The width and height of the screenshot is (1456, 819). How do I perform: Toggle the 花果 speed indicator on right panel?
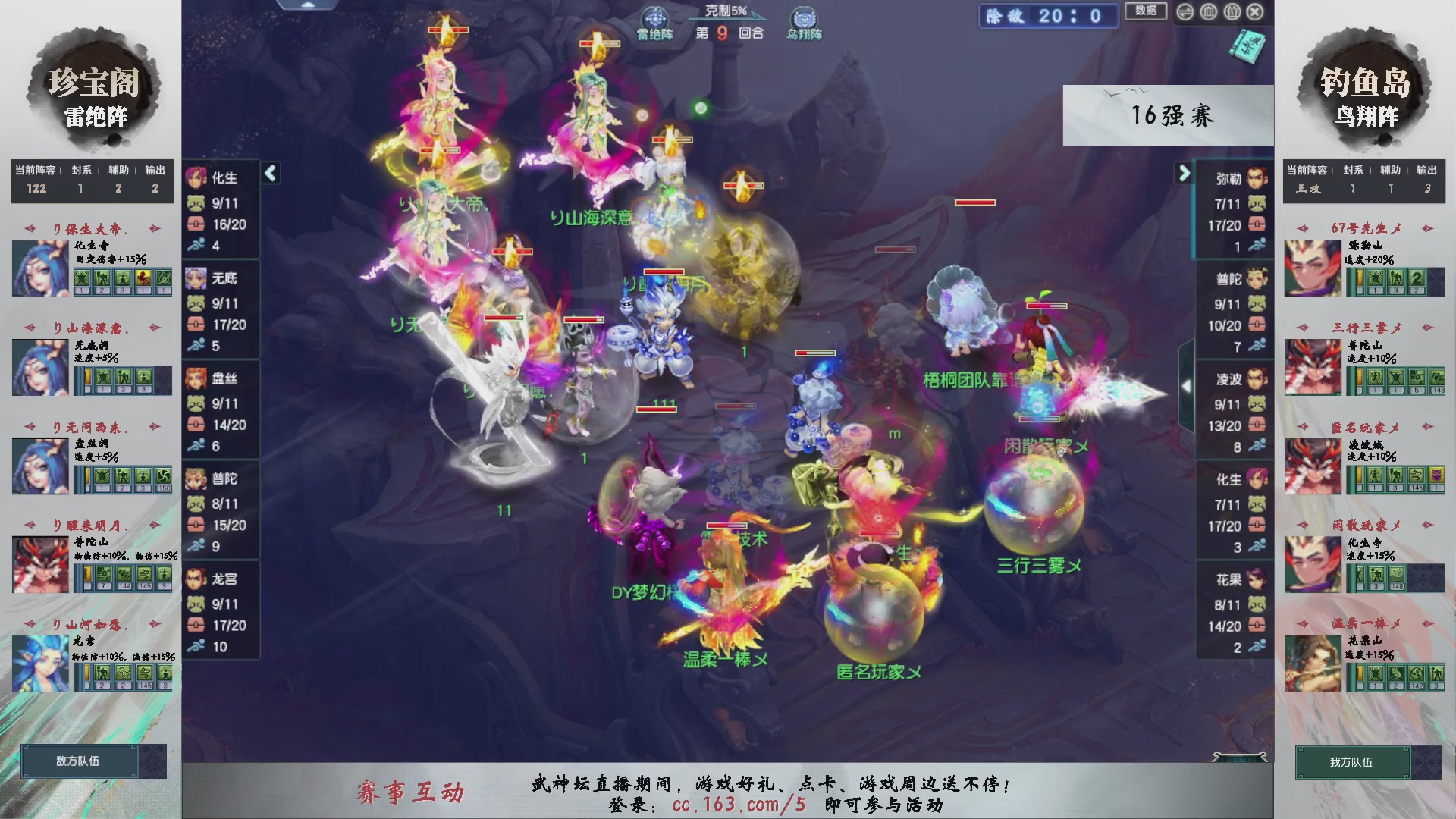1257,648
